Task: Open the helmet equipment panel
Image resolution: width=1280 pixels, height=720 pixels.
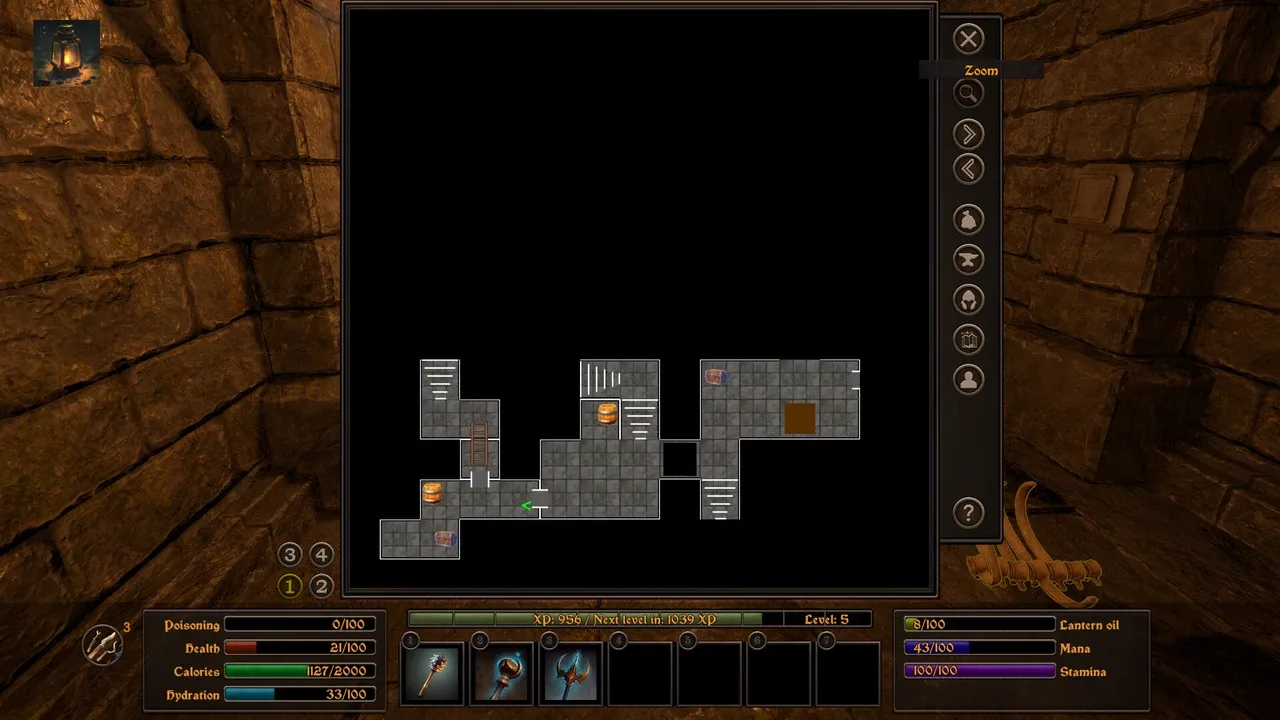Action: pyautogui.click(x=968, y=299)
